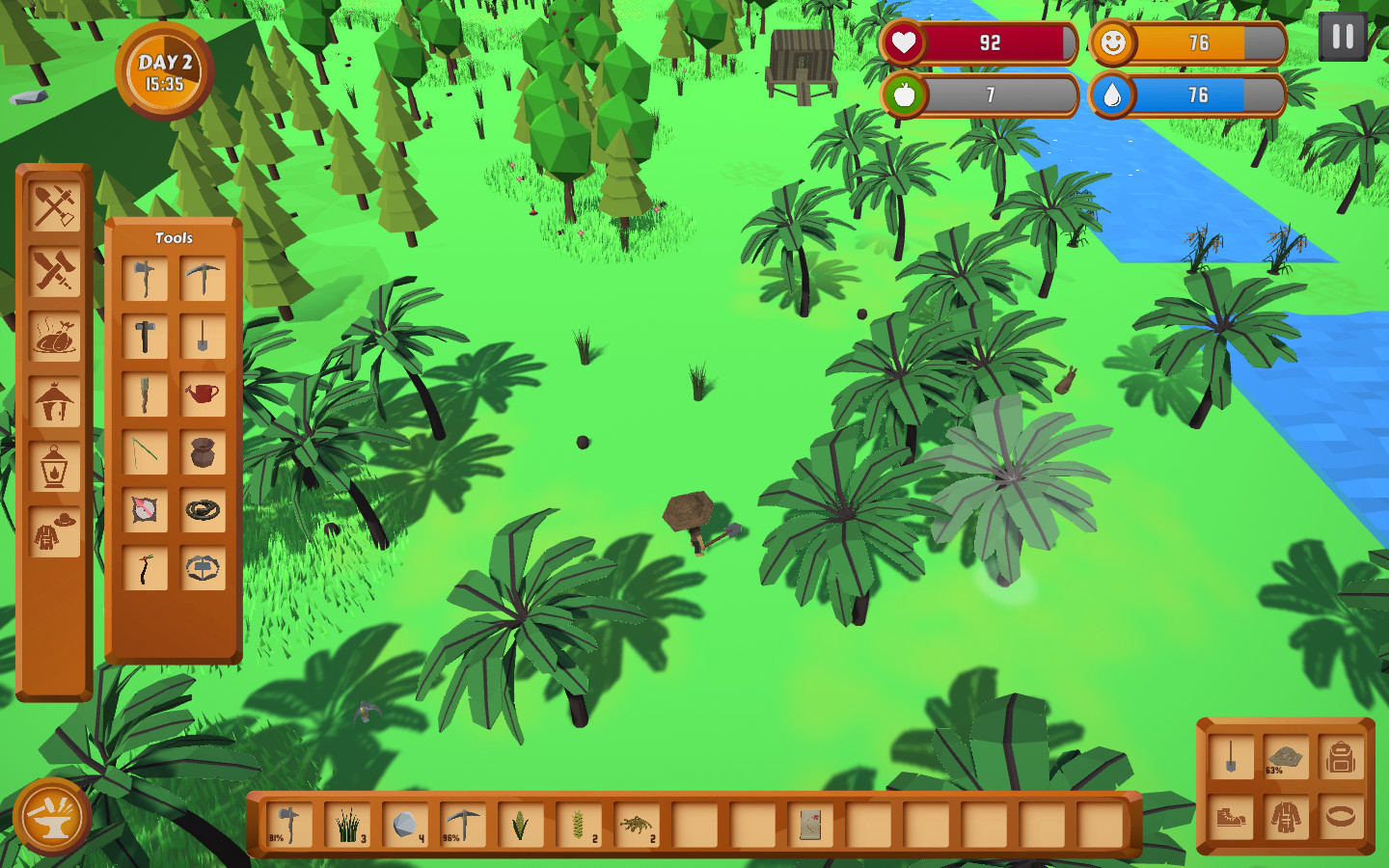This screenshot has width=1389, height=868.
Task: Select the rope coil in the Tools panel
Action: point(203,510)
